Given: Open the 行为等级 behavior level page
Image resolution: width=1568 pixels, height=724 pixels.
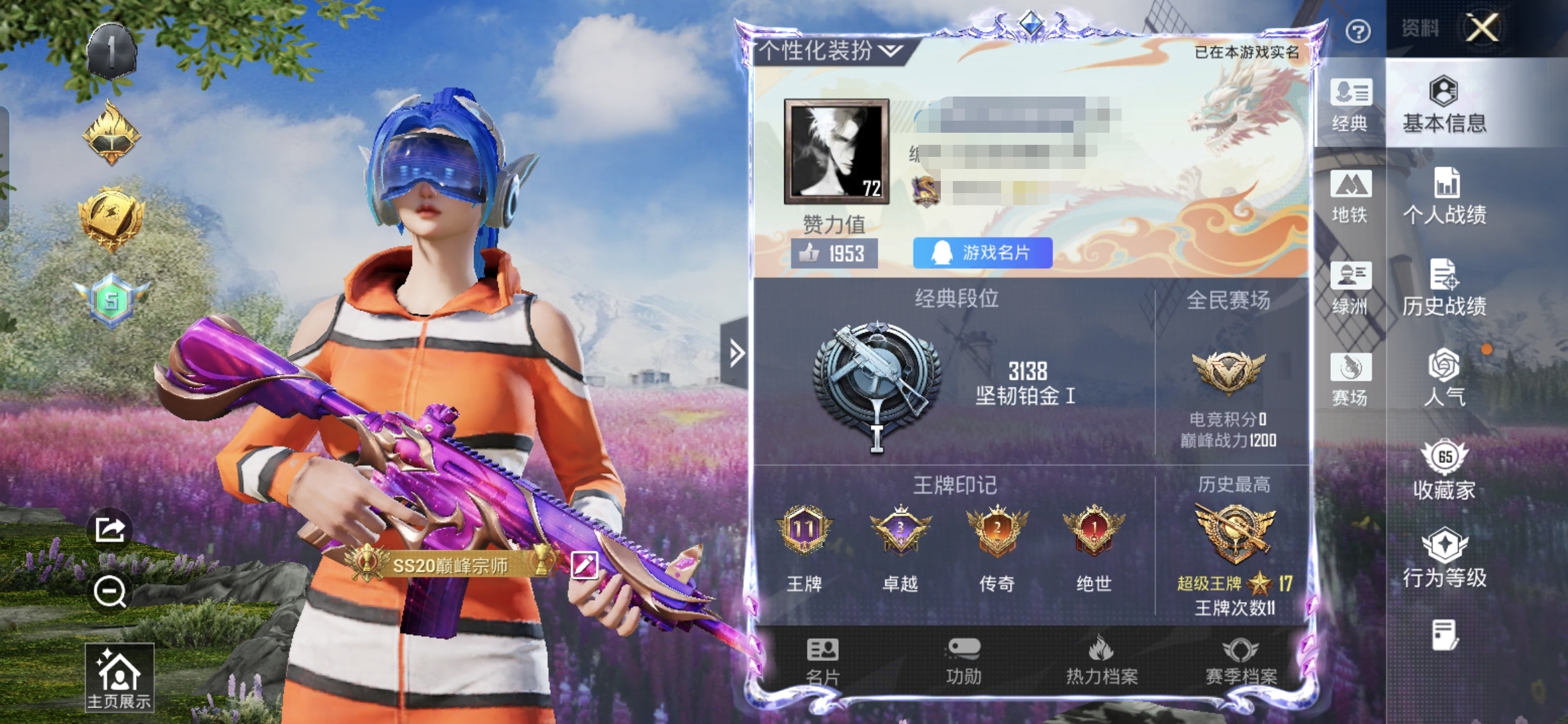Looking at the screenshot, I should 1445,558.
